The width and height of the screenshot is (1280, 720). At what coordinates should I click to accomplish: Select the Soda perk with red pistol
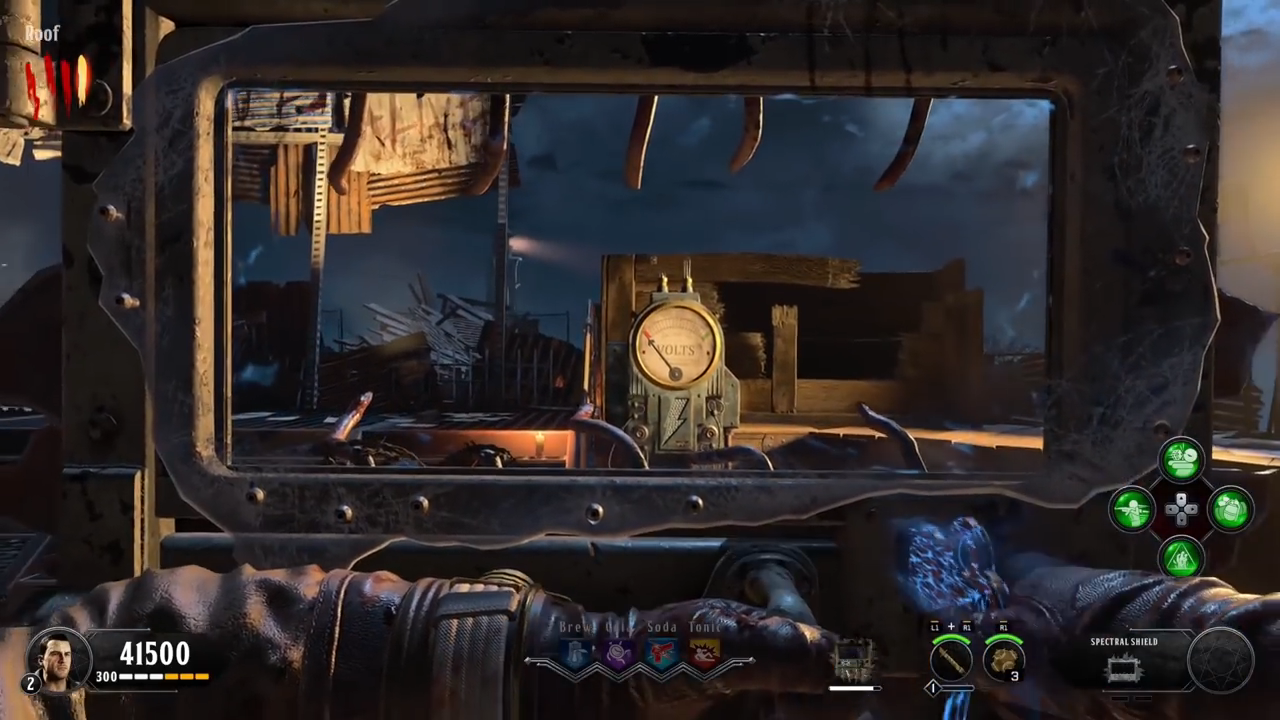tap(662, 654)
